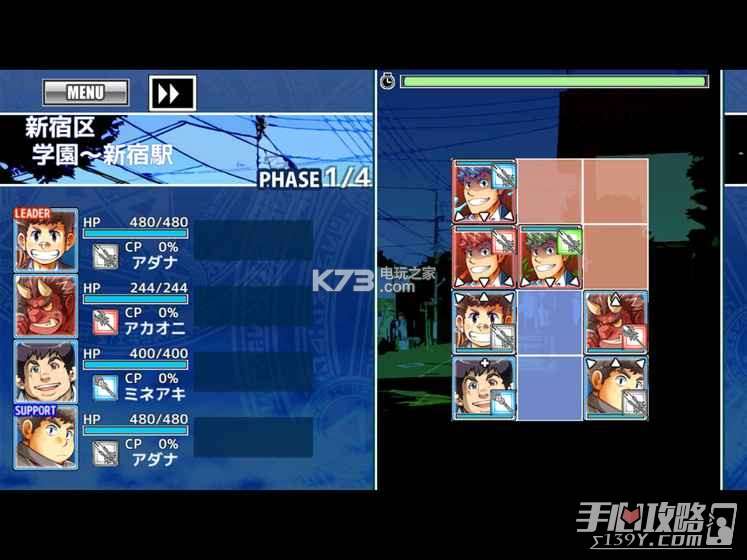Select the LEADER Adana portrait in party list

coord(45,240)
